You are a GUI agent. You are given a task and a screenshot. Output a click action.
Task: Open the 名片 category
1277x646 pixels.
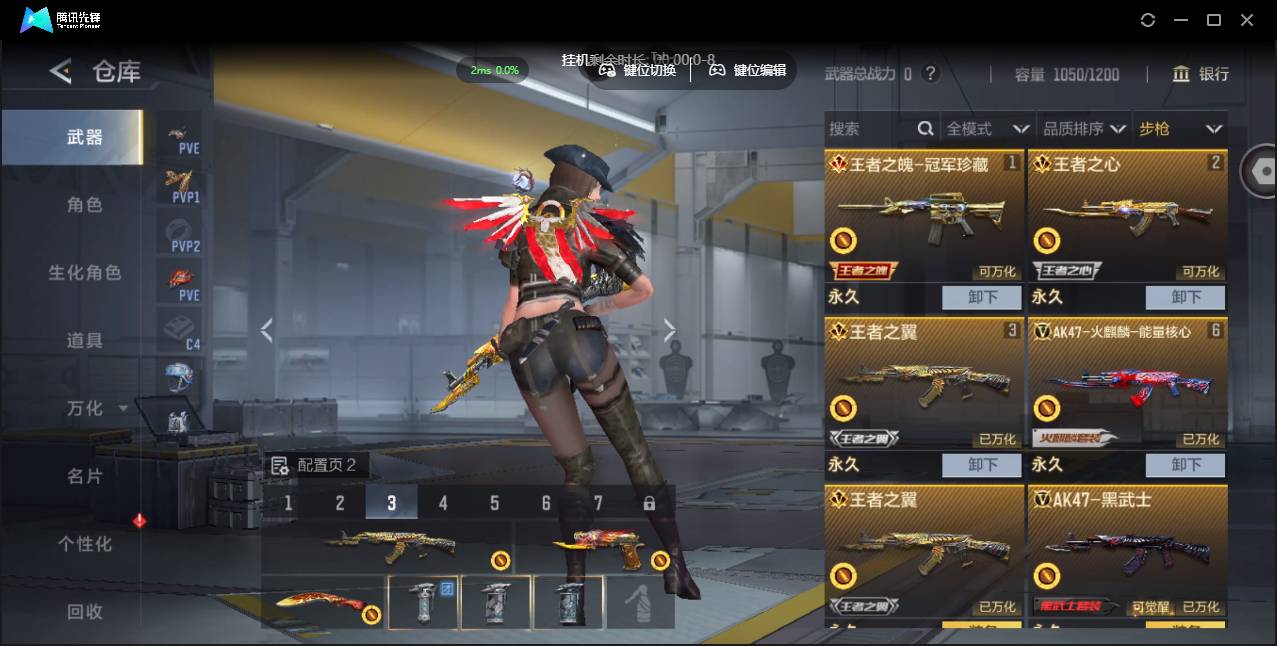tap(84, 476)
